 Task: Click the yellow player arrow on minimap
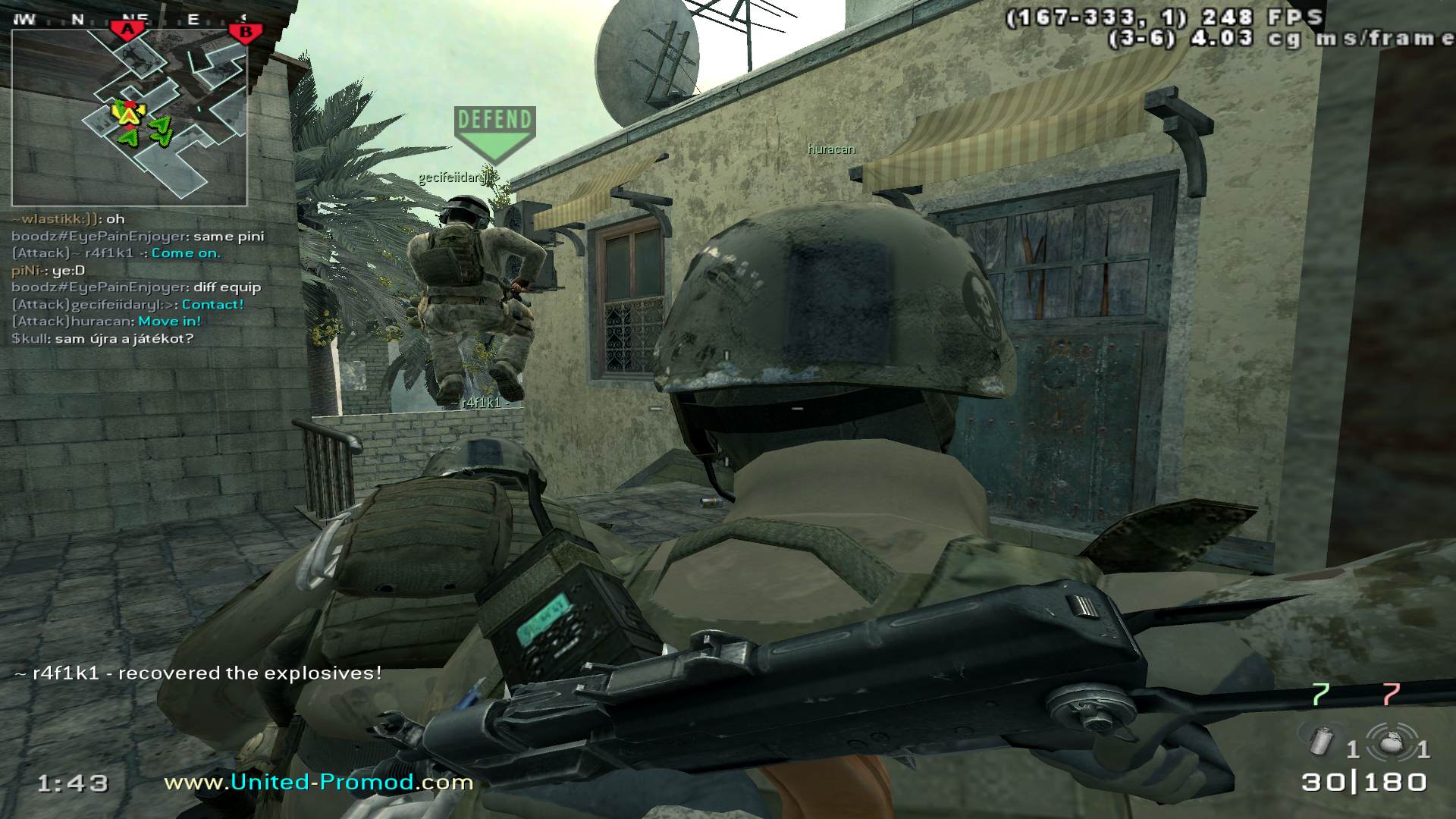tap(129, 114)
